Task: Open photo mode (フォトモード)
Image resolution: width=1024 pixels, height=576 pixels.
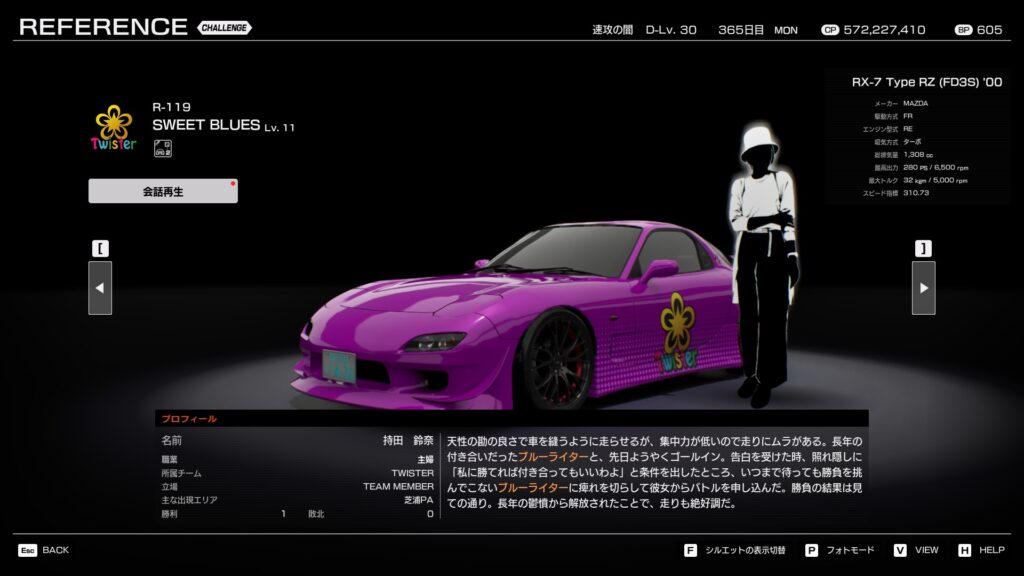Action: pos(839,550)
